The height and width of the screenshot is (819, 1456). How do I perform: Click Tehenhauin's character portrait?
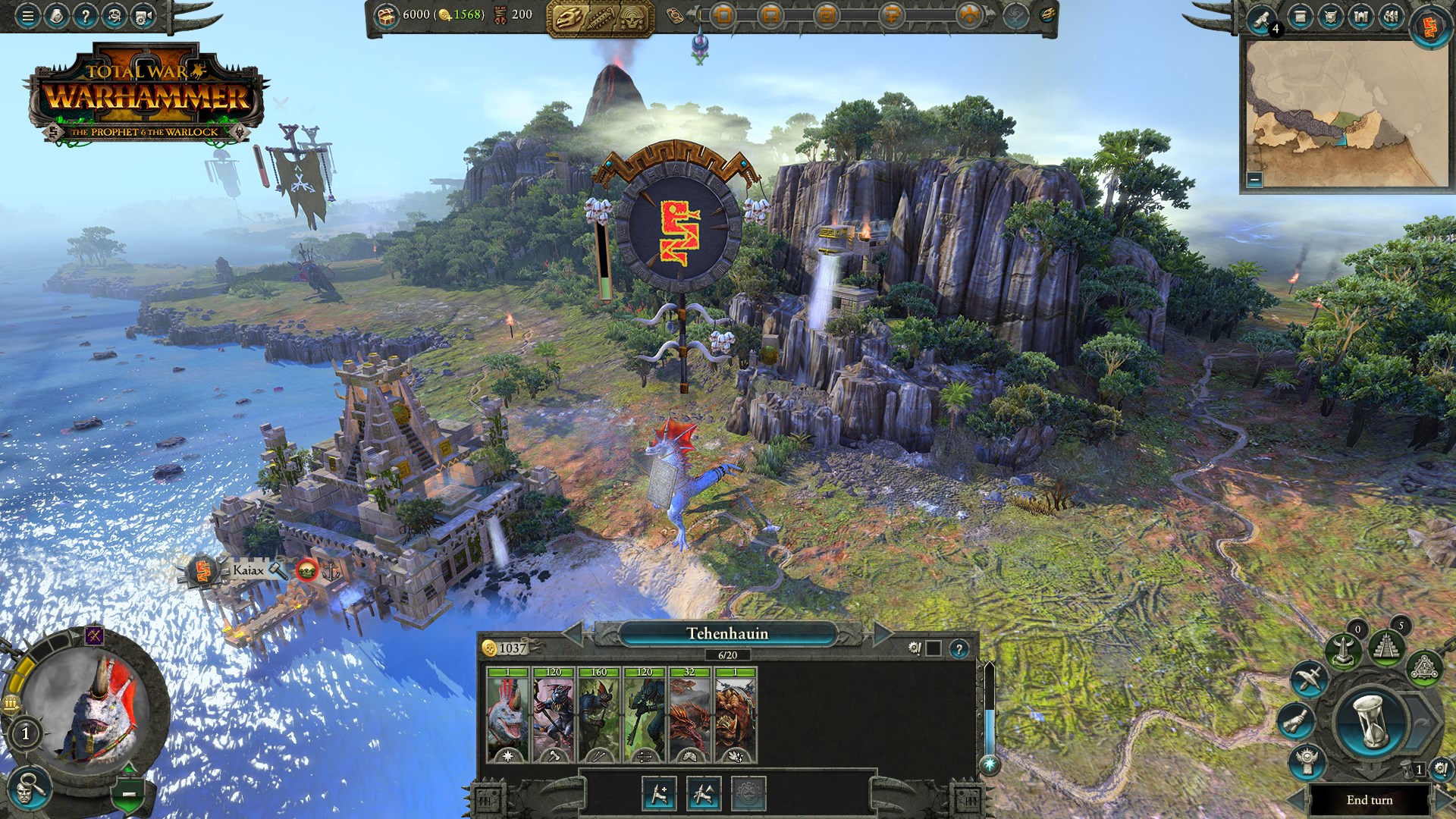click(99, 711)
